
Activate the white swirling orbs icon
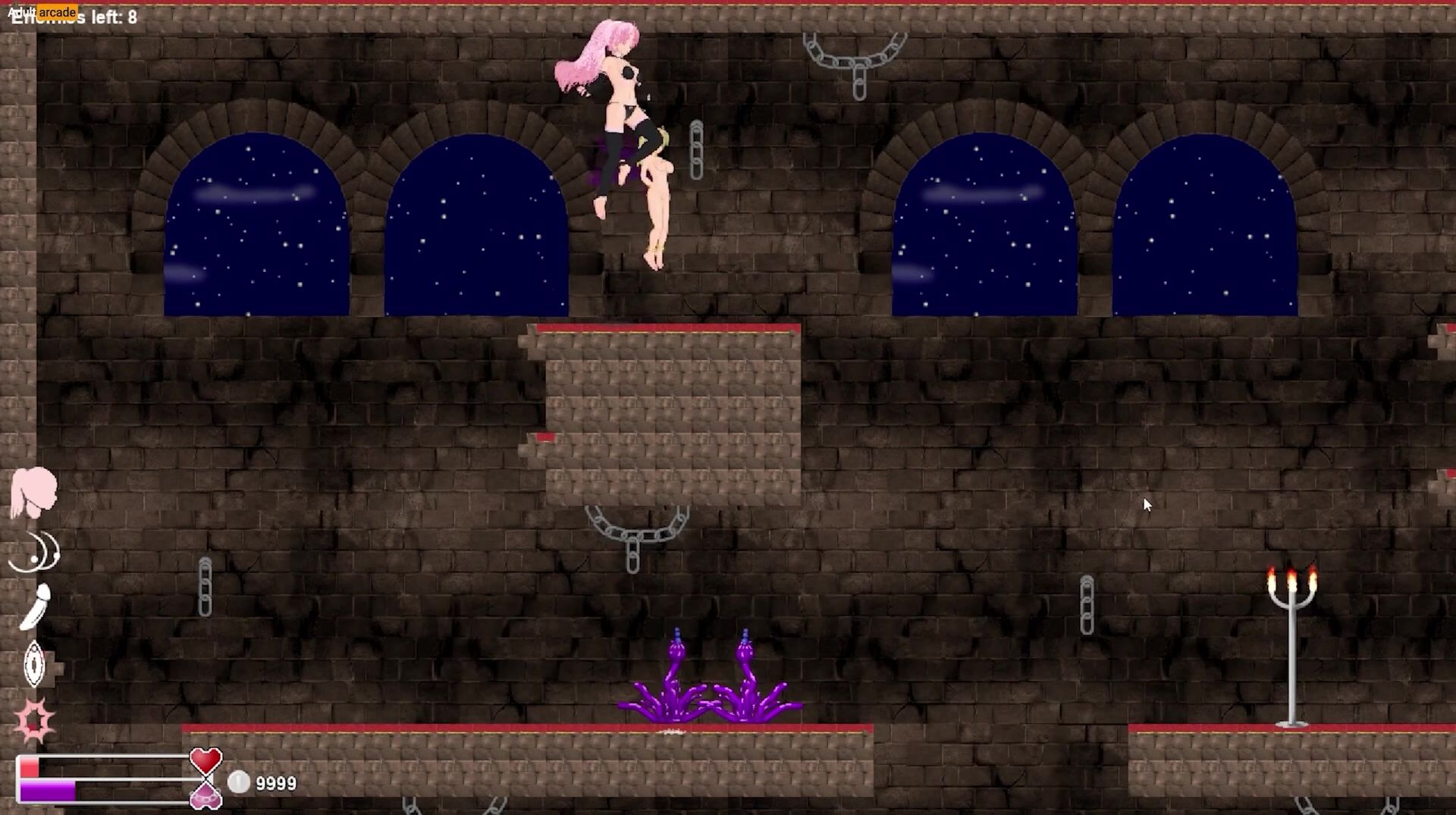click(35, 551)
